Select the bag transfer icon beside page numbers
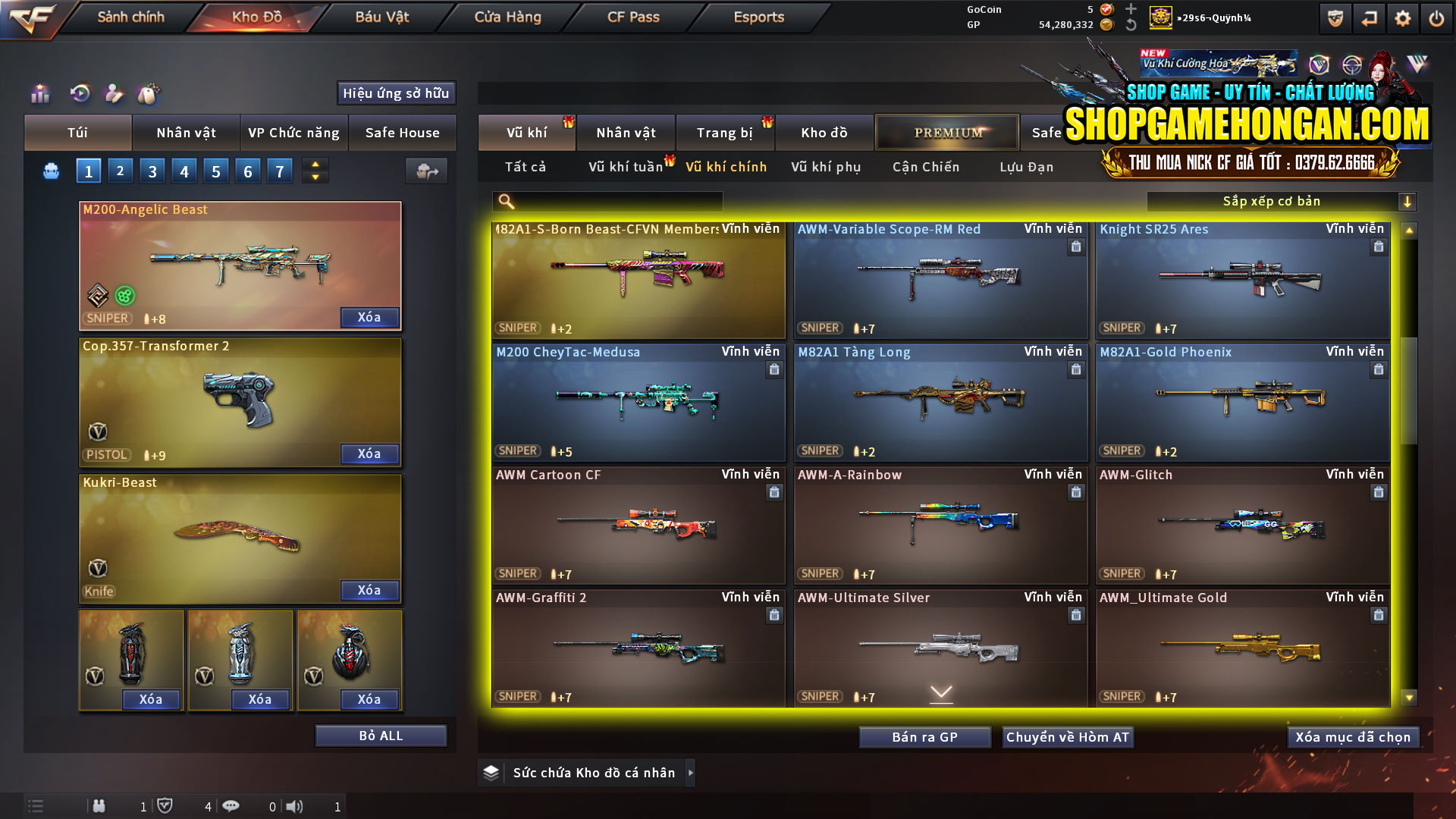The width and height of the screenshot is (1456, 819). click(426, 171)
